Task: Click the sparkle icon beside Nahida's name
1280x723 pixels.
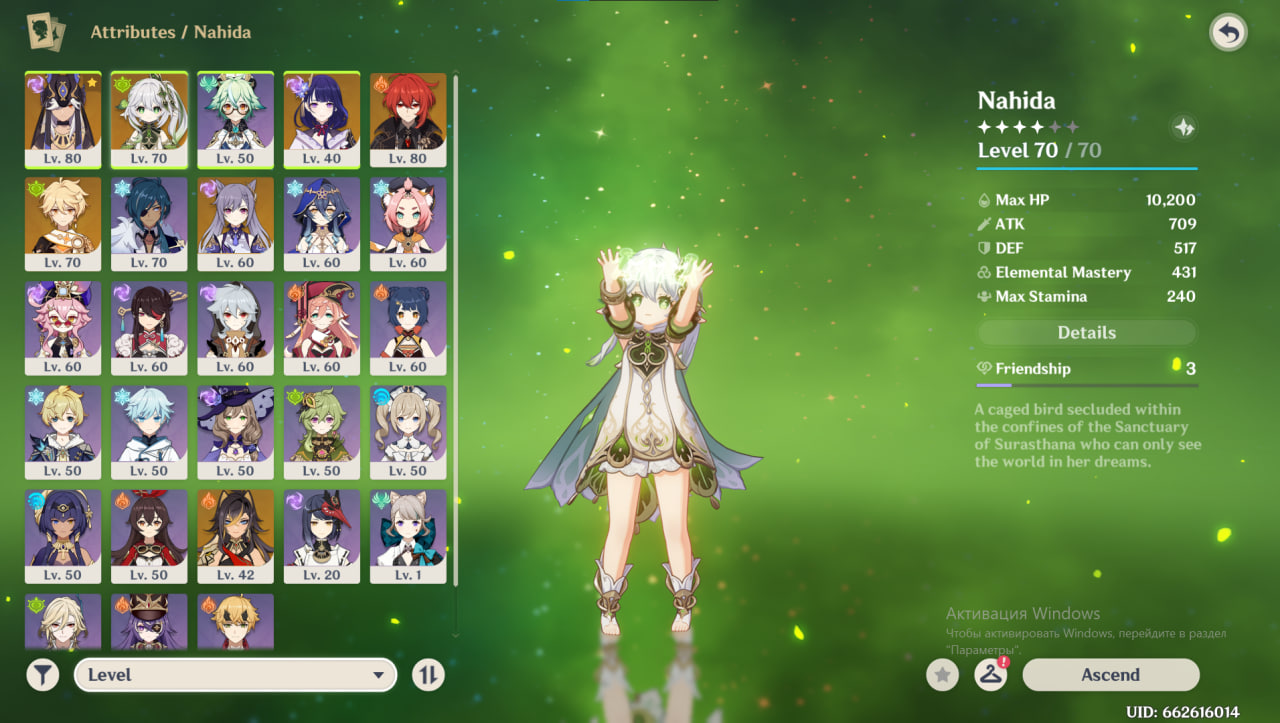Action: 1184,128
